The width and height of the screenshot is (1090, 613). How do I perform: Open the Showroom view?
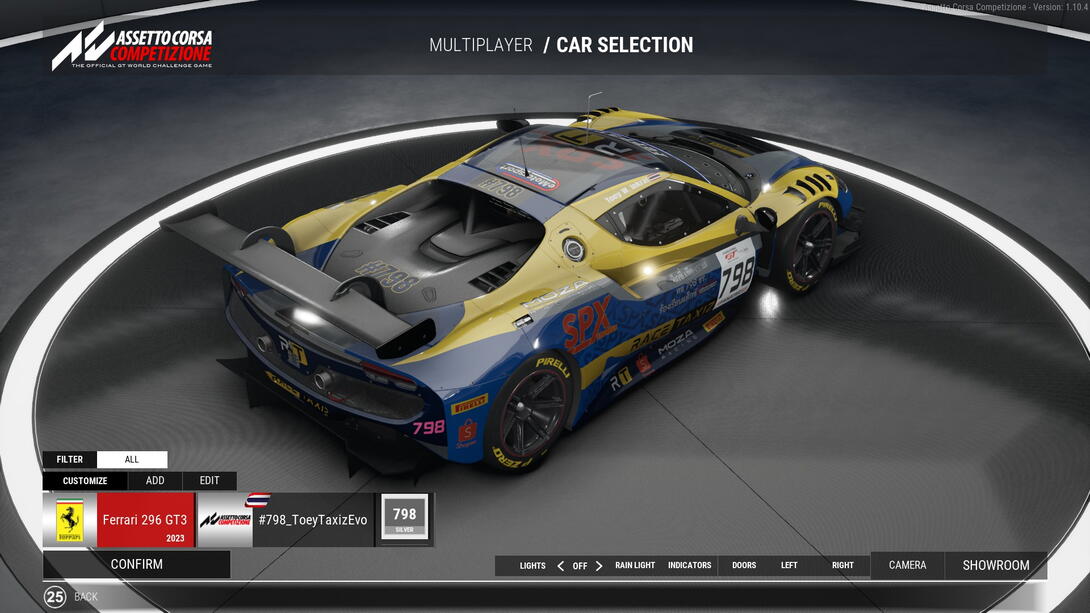click(996, 565)
